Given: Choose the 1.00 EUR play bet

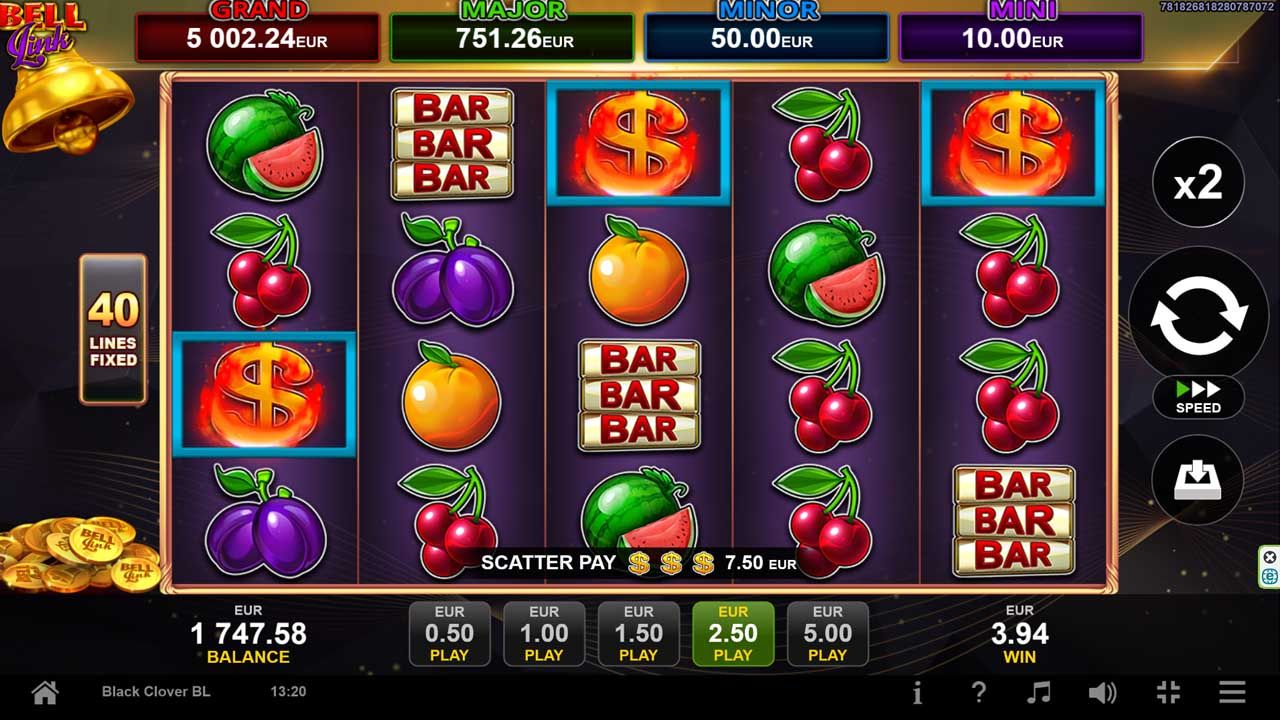Looking at the screenshot, I should [544, 634].
